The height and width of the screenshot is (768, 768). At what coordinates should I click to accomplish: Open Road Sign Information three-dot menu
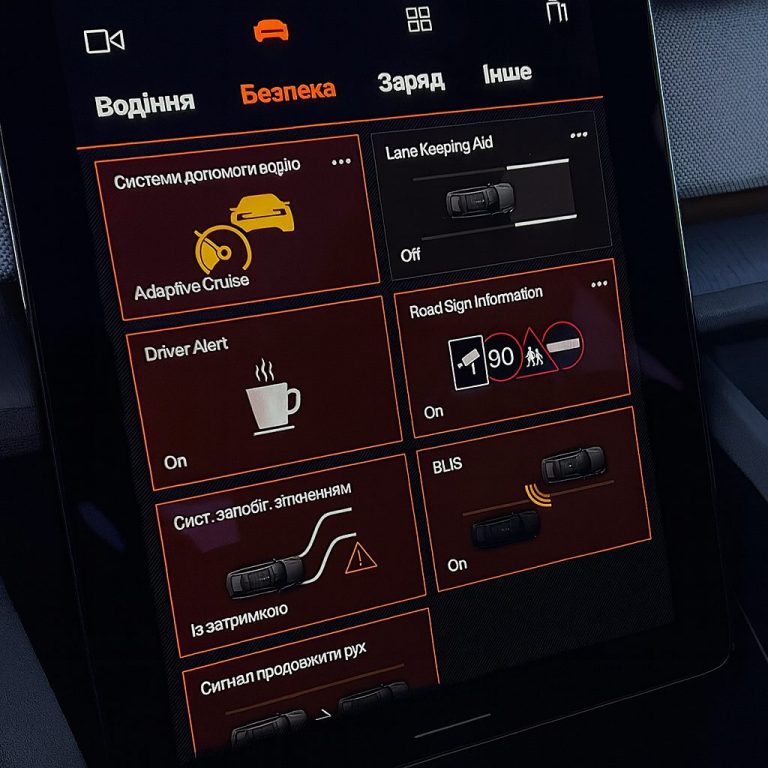click(x=599, y=284)
